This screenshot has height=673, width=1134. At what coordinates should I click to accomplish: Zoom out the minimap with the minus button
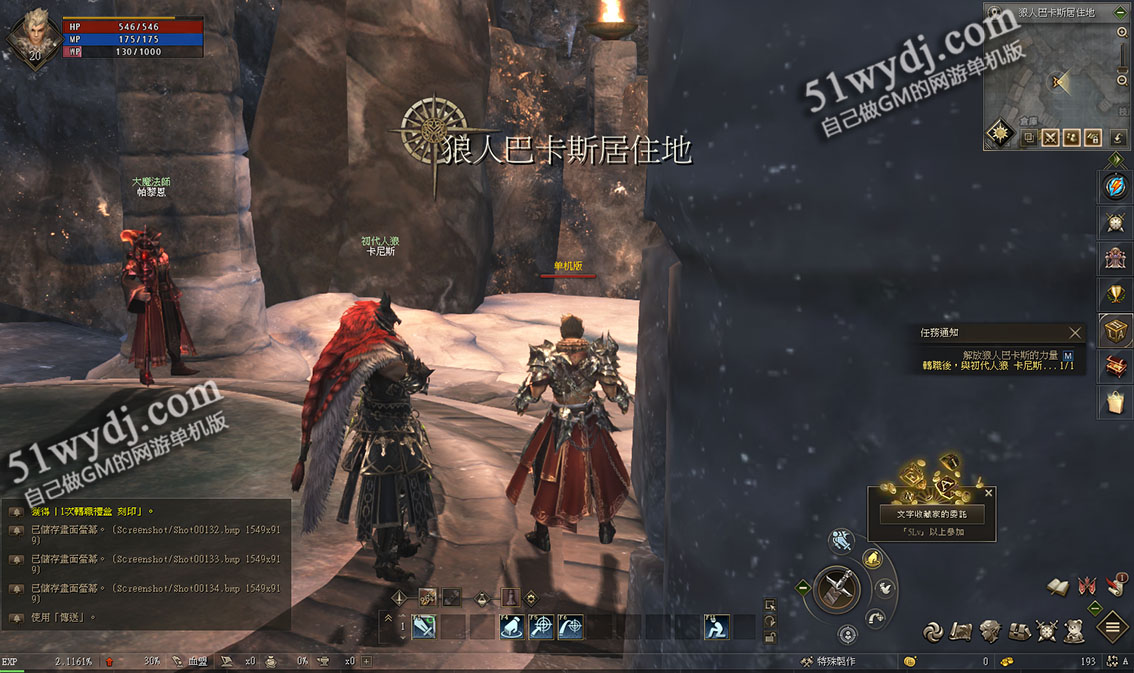(1122, 80)
